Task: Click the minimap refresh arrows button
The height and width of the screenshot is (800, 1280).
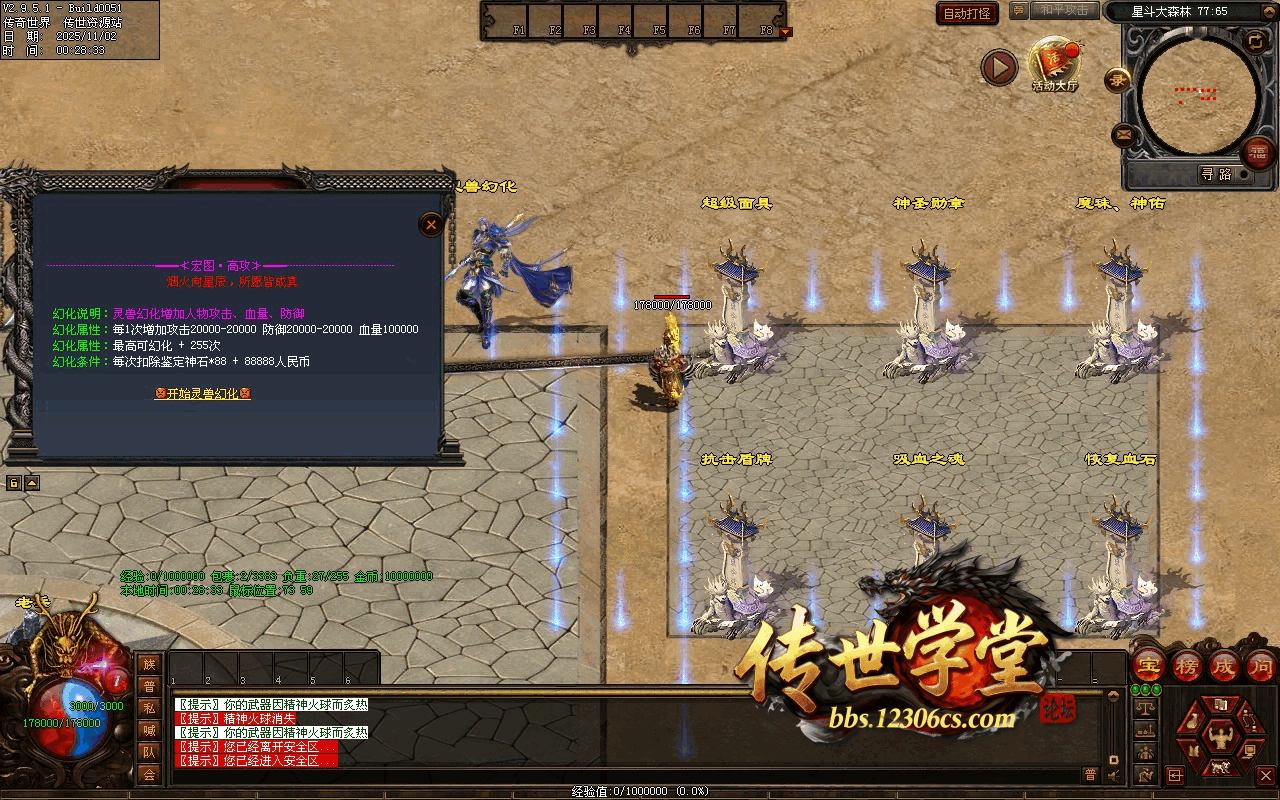Action: pyautogui.click(x=1255, y=41)
